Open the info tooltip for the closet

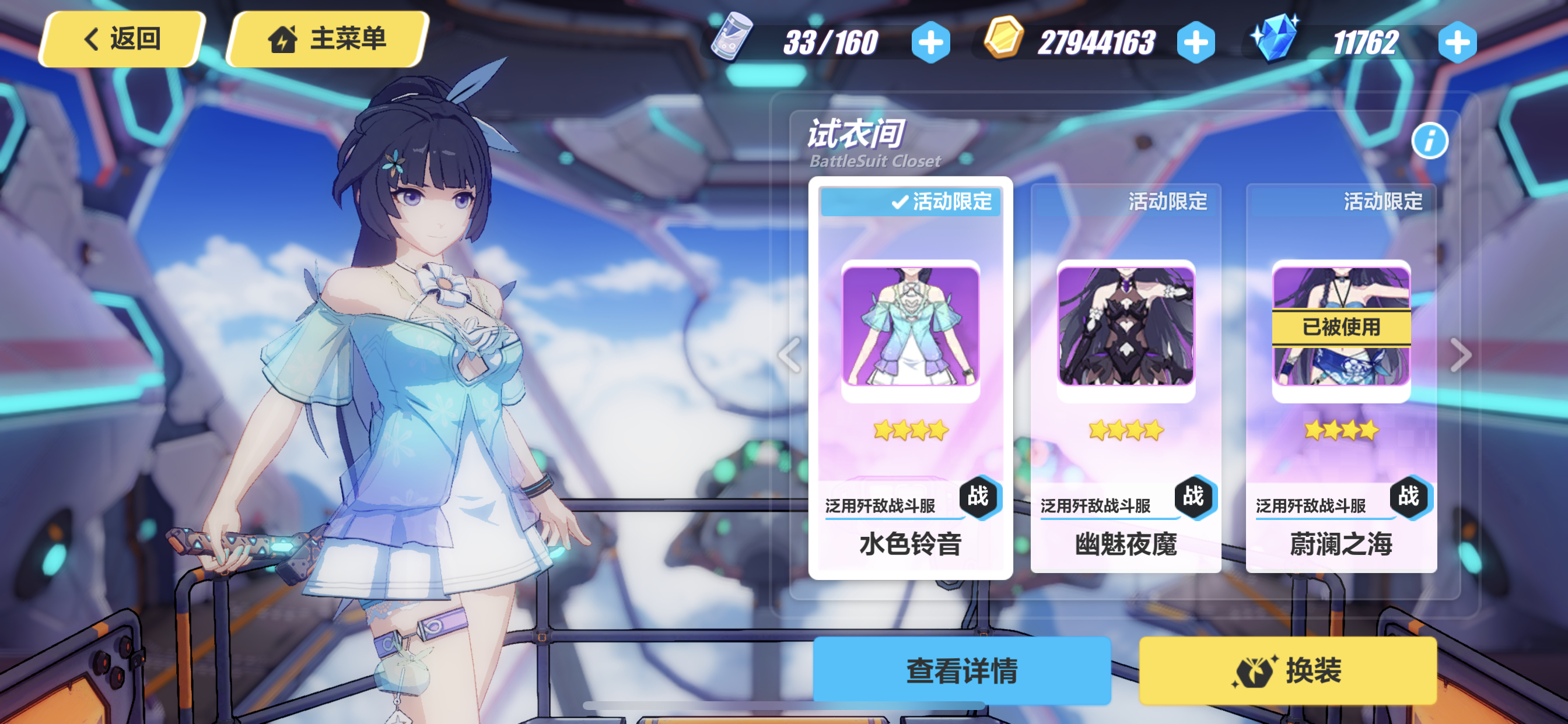tap(1430, 140)
